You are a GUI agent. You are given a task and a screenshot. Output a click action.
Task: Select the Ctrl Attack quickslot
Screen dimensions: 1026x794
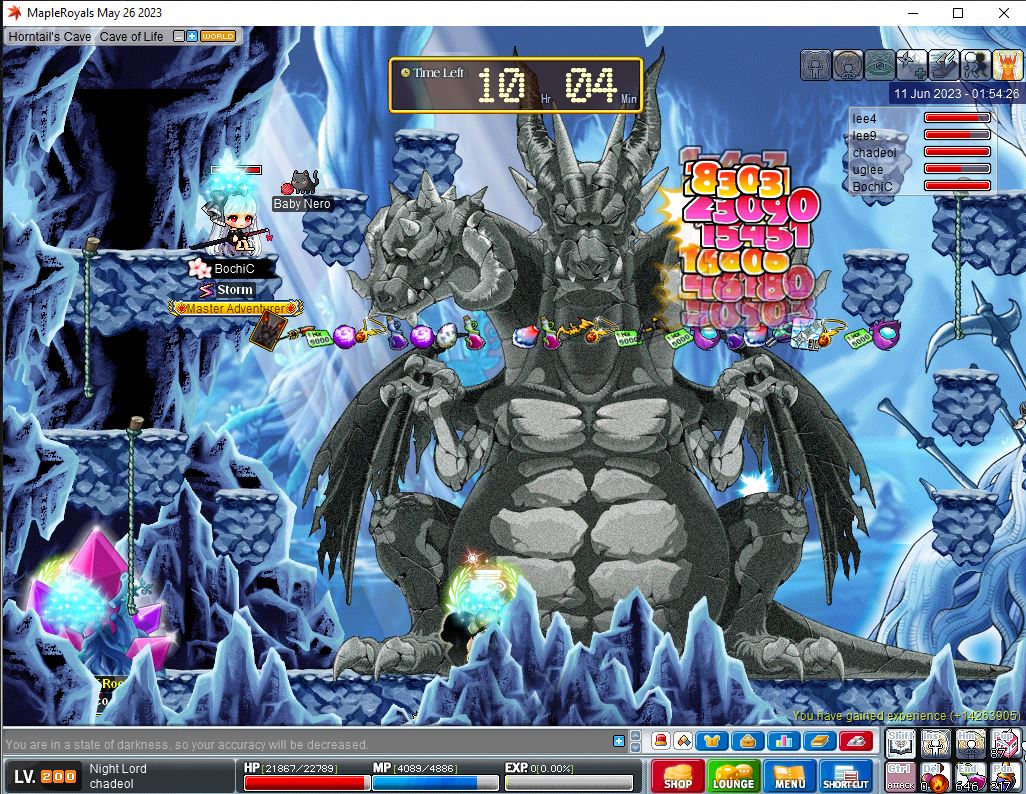900,776
